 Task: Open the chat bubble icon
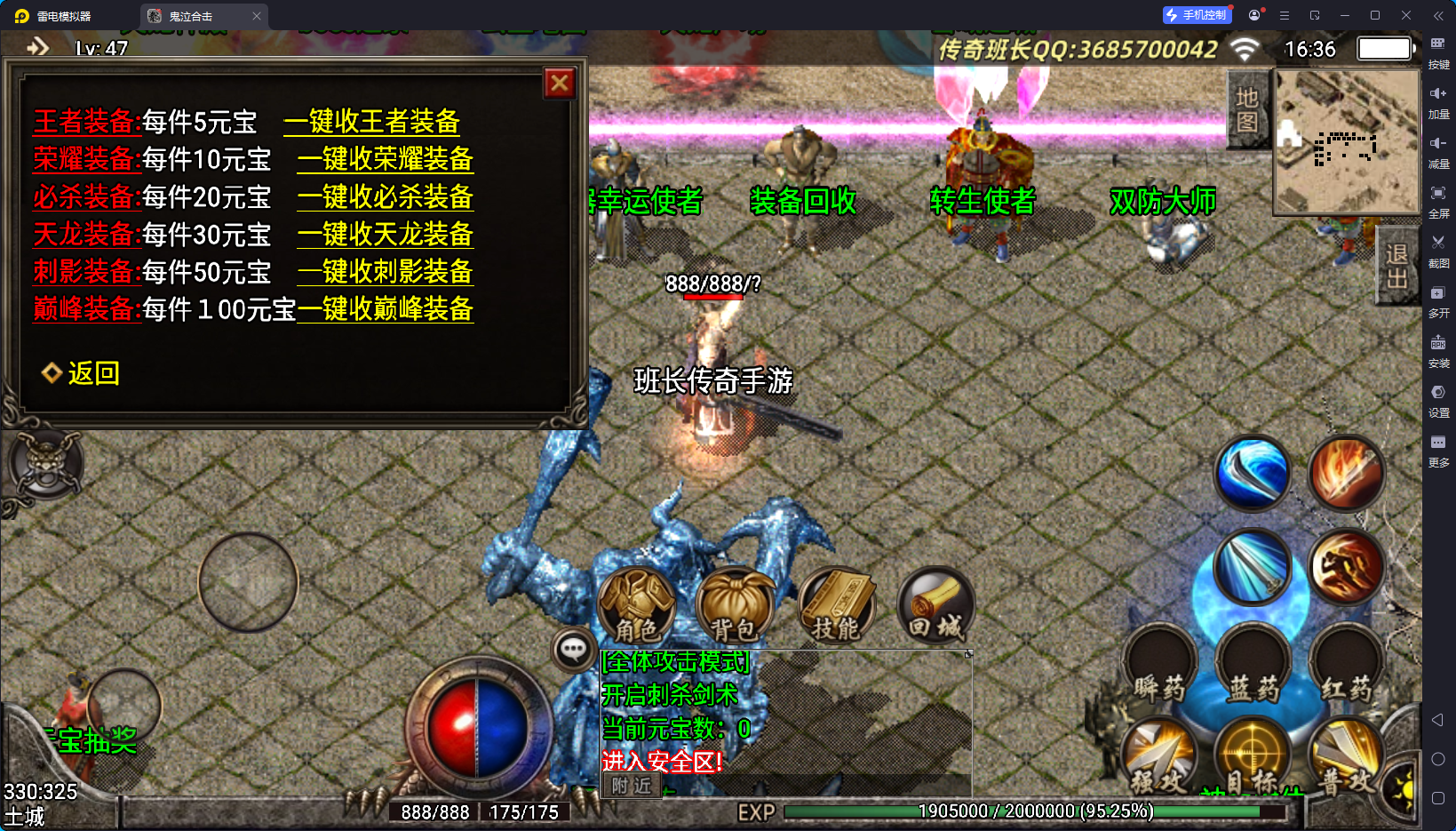click(573, 650)
